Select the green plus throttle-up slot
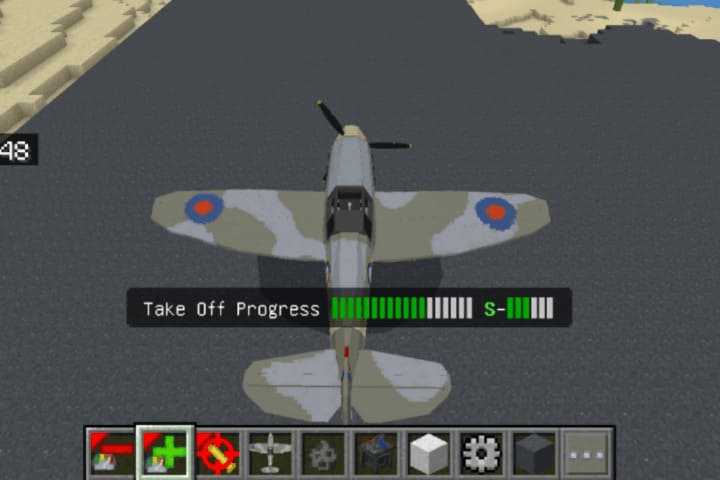This screenshot has width=720, height=480. (164, 453)
